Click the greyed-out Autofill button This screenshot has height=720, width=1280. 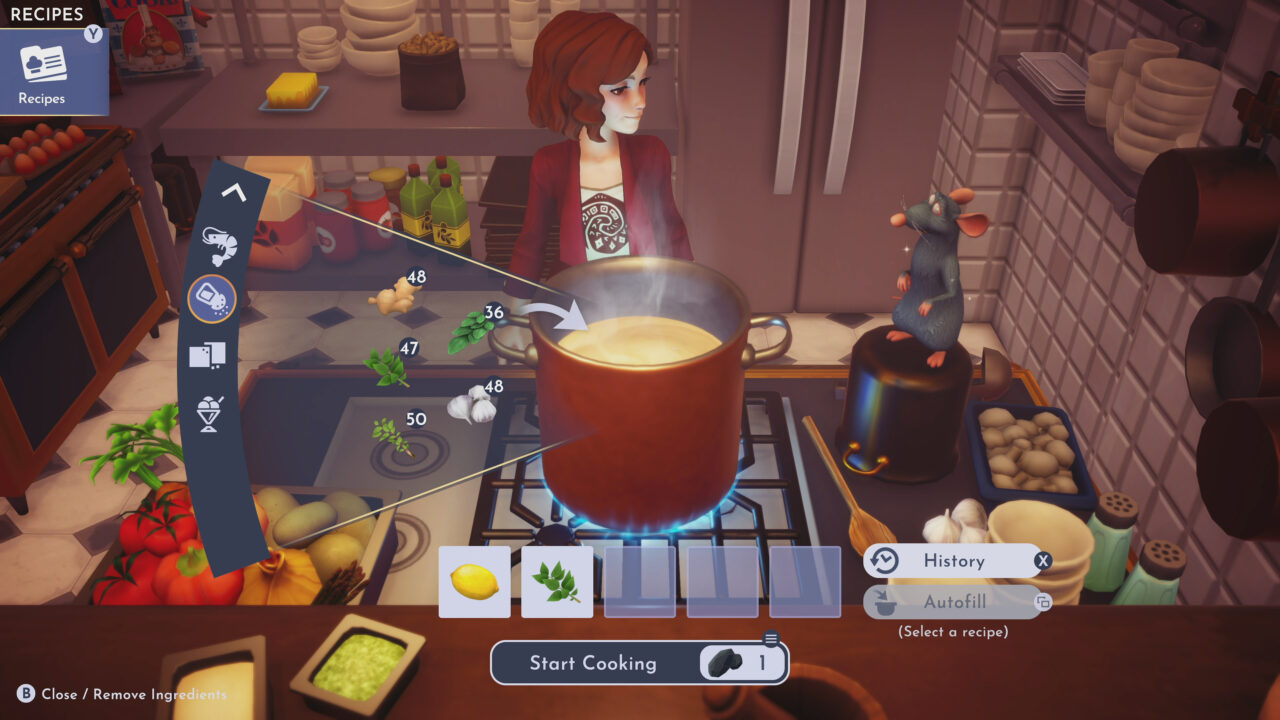pyautogui.click(x=953, y=602)
